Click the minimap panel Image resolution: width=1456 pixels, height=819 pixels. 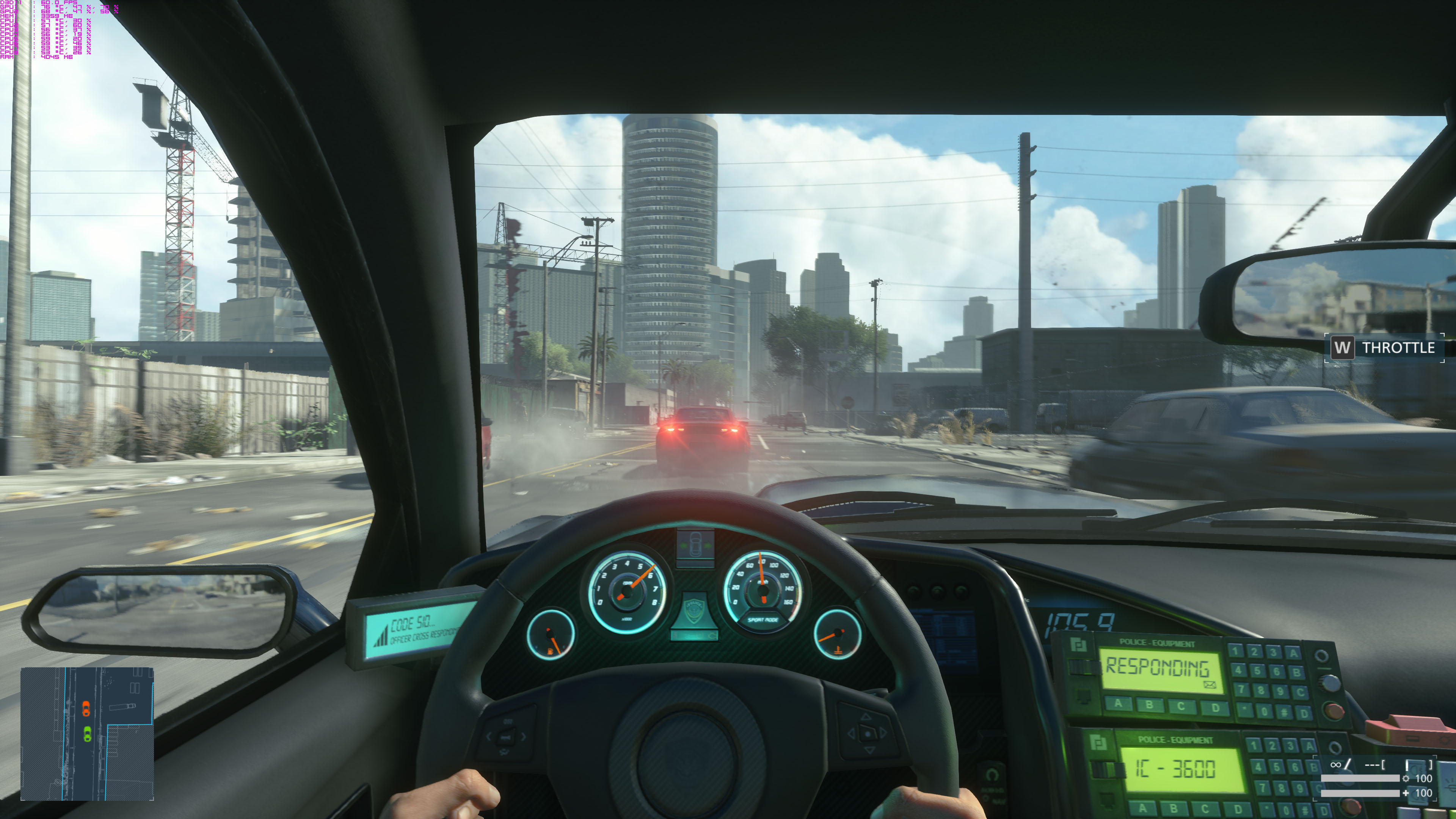tap(87, 733)
